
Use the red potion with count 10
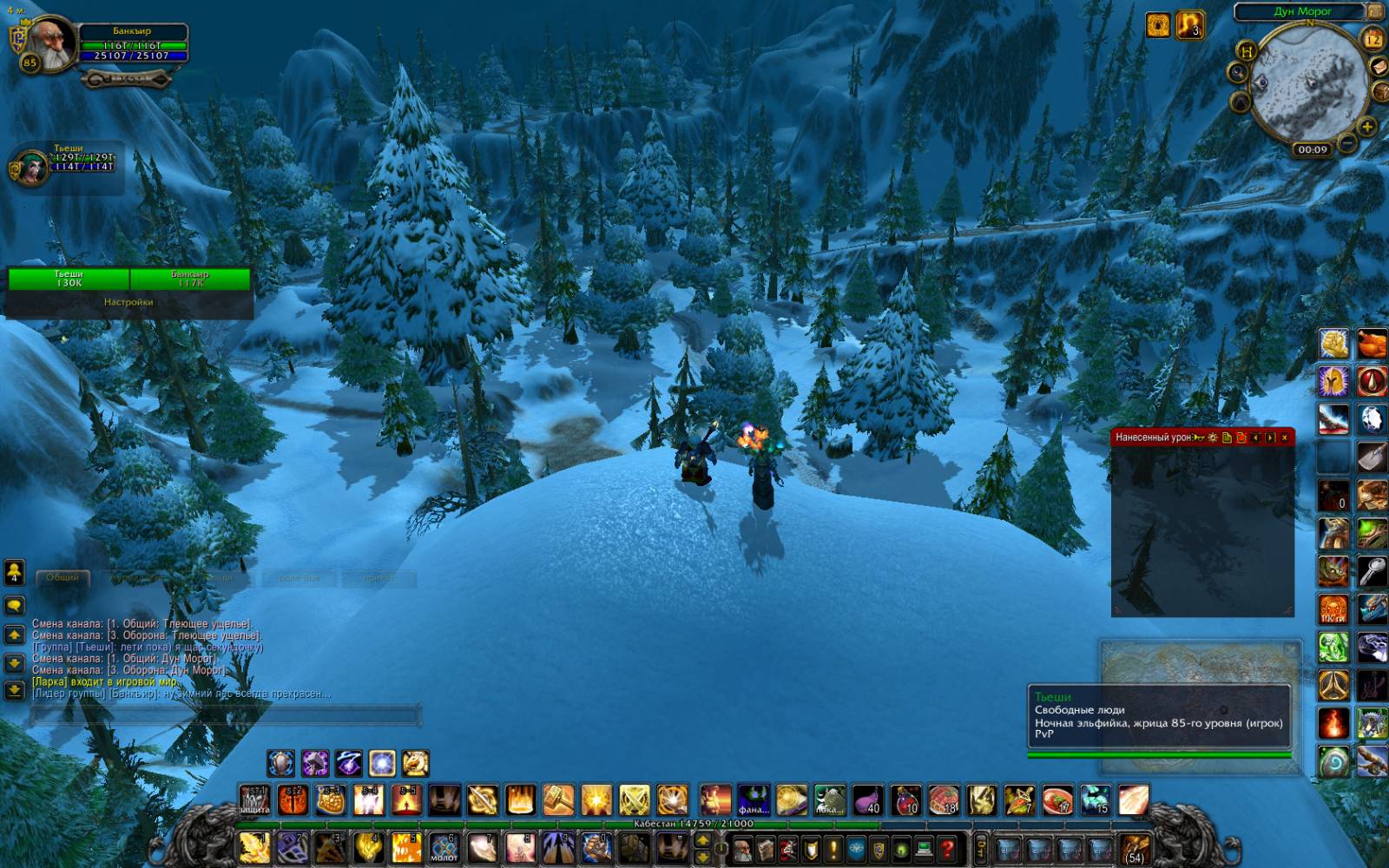tap(905, 799)
